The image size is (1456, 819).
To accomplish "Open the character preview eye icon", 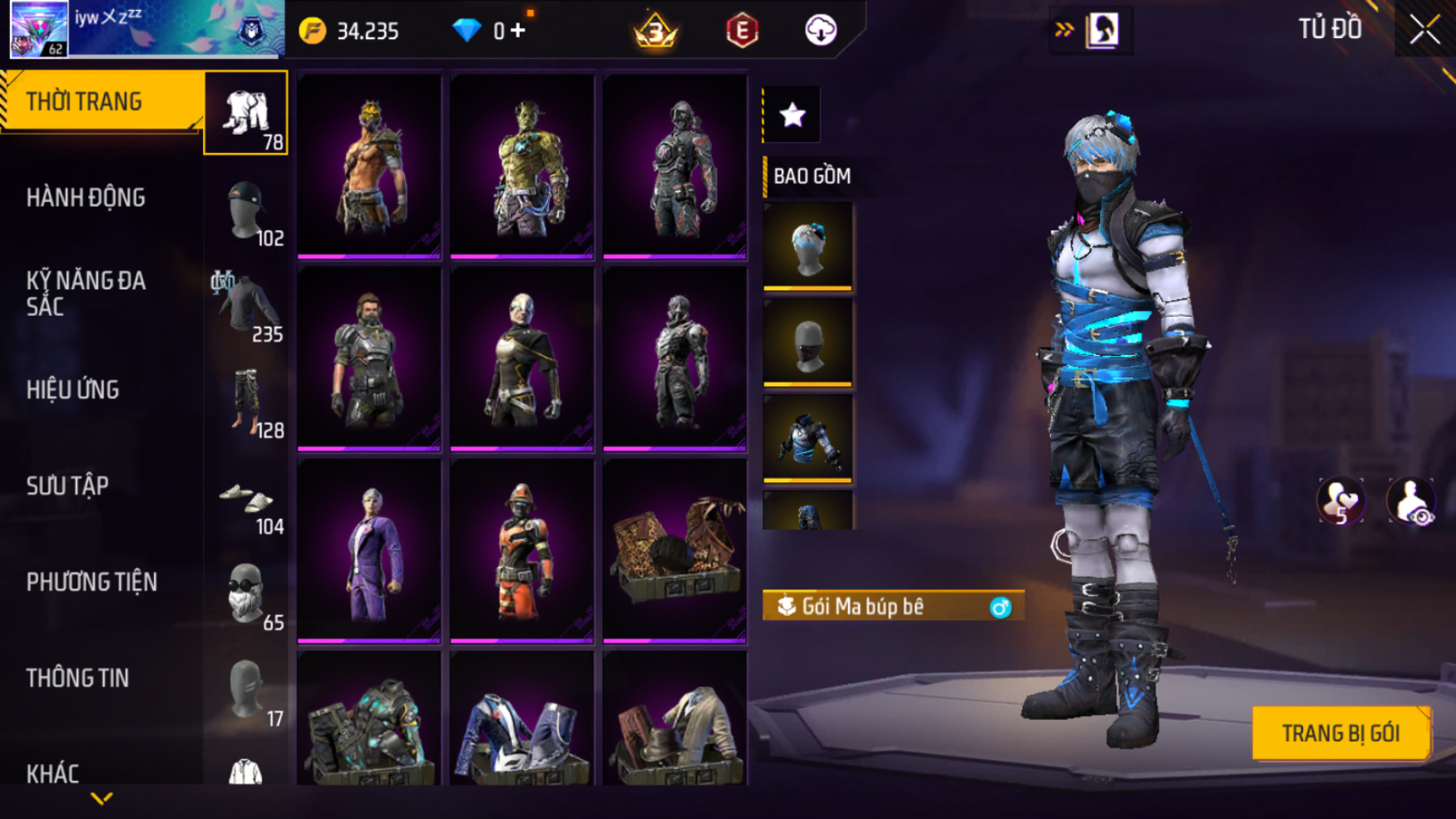I will tap(1411, 501).
